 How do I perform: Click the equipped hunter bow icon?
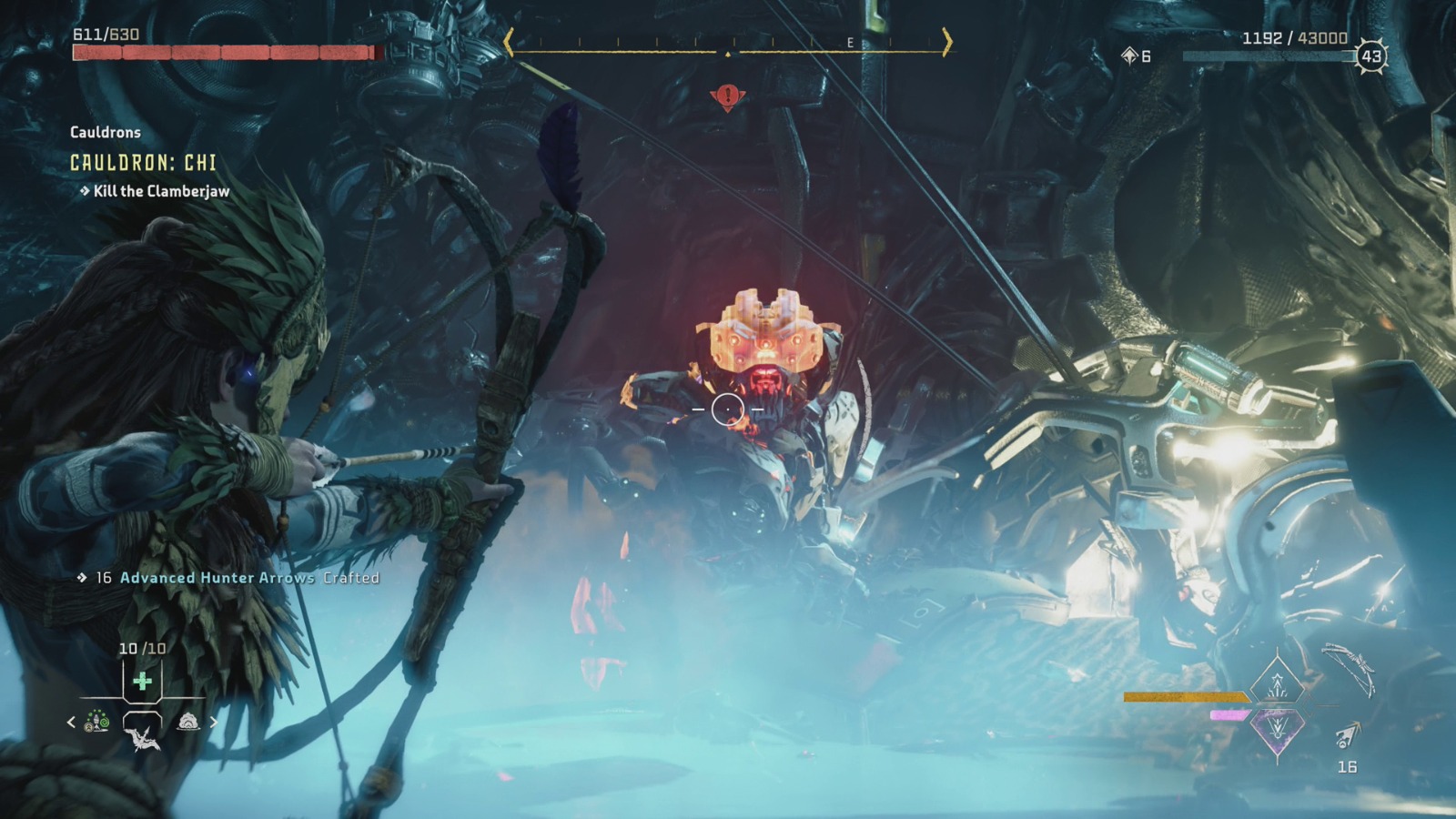coord(1350,672)
